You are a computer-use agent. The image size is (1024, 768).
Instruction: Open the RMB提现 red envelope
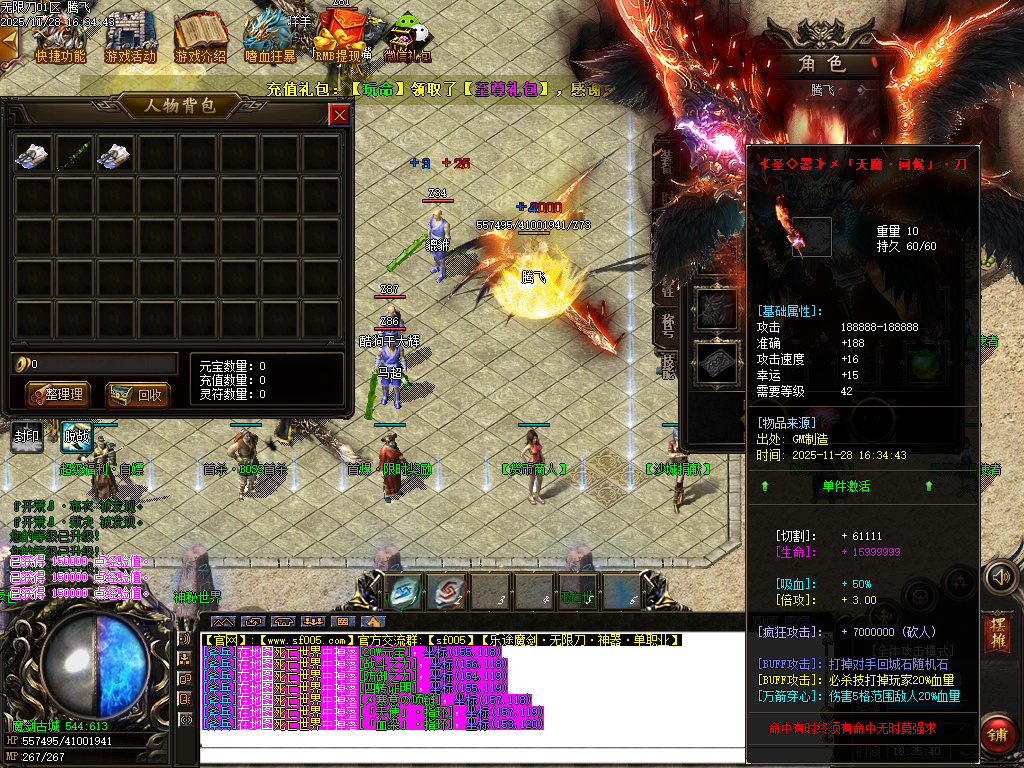pyautogui.click(x=337, y=40)
